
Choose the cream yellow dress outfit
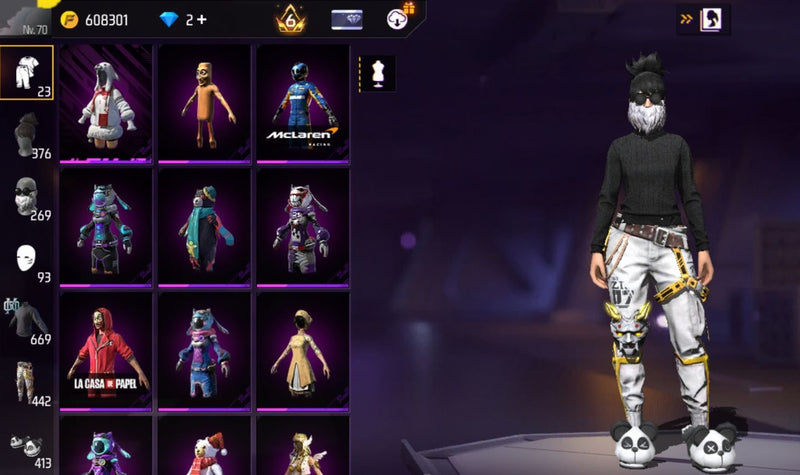click(x=302, y=350)
